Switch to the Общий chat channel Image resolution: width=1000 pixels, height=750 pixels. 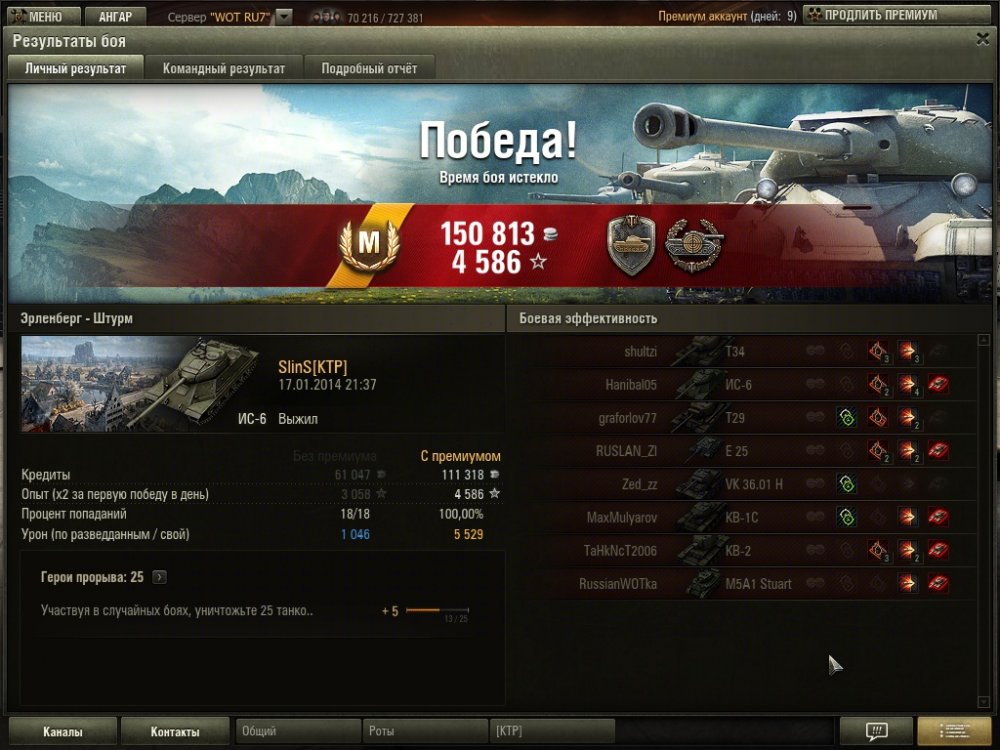tap(297, 731)
